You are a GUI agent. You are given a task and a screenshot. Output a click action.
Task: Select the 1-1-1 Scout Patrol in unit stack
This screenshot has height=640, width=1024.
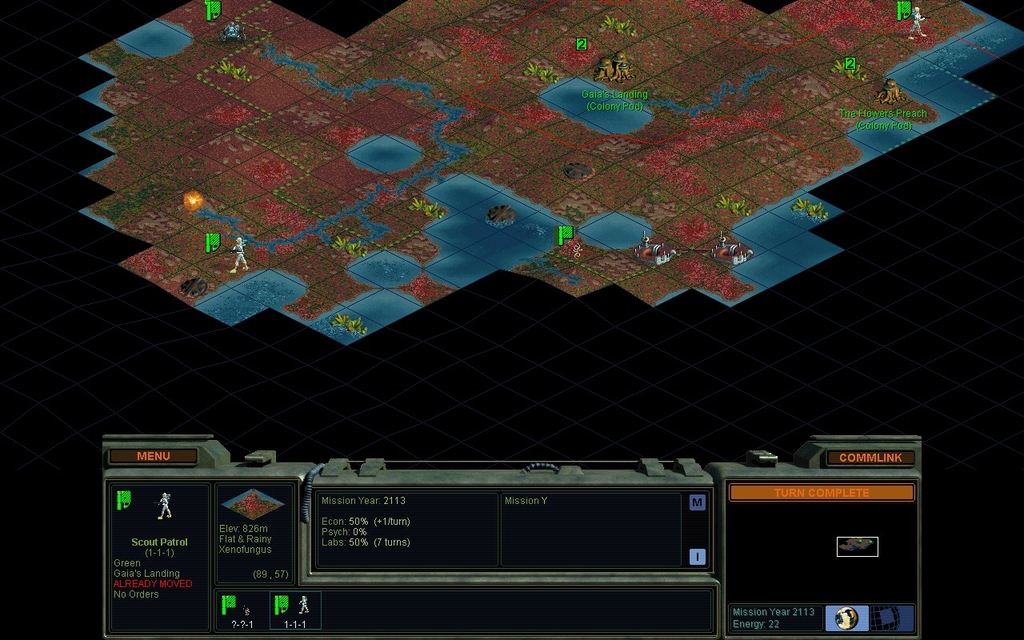pos(295,610)
